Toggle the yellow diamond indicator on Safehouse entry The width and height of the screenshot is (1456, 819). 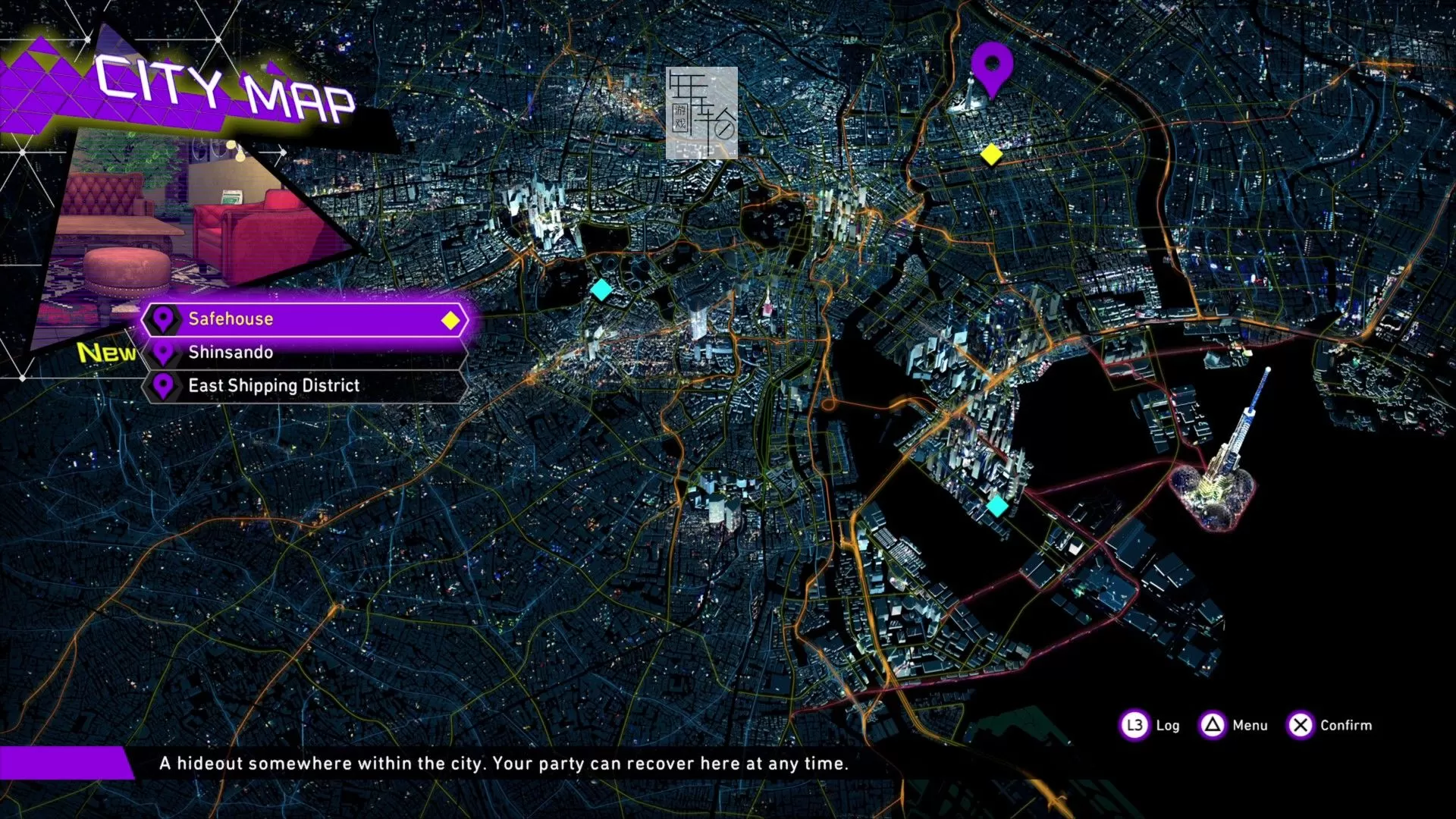click(x=449, y=320)
